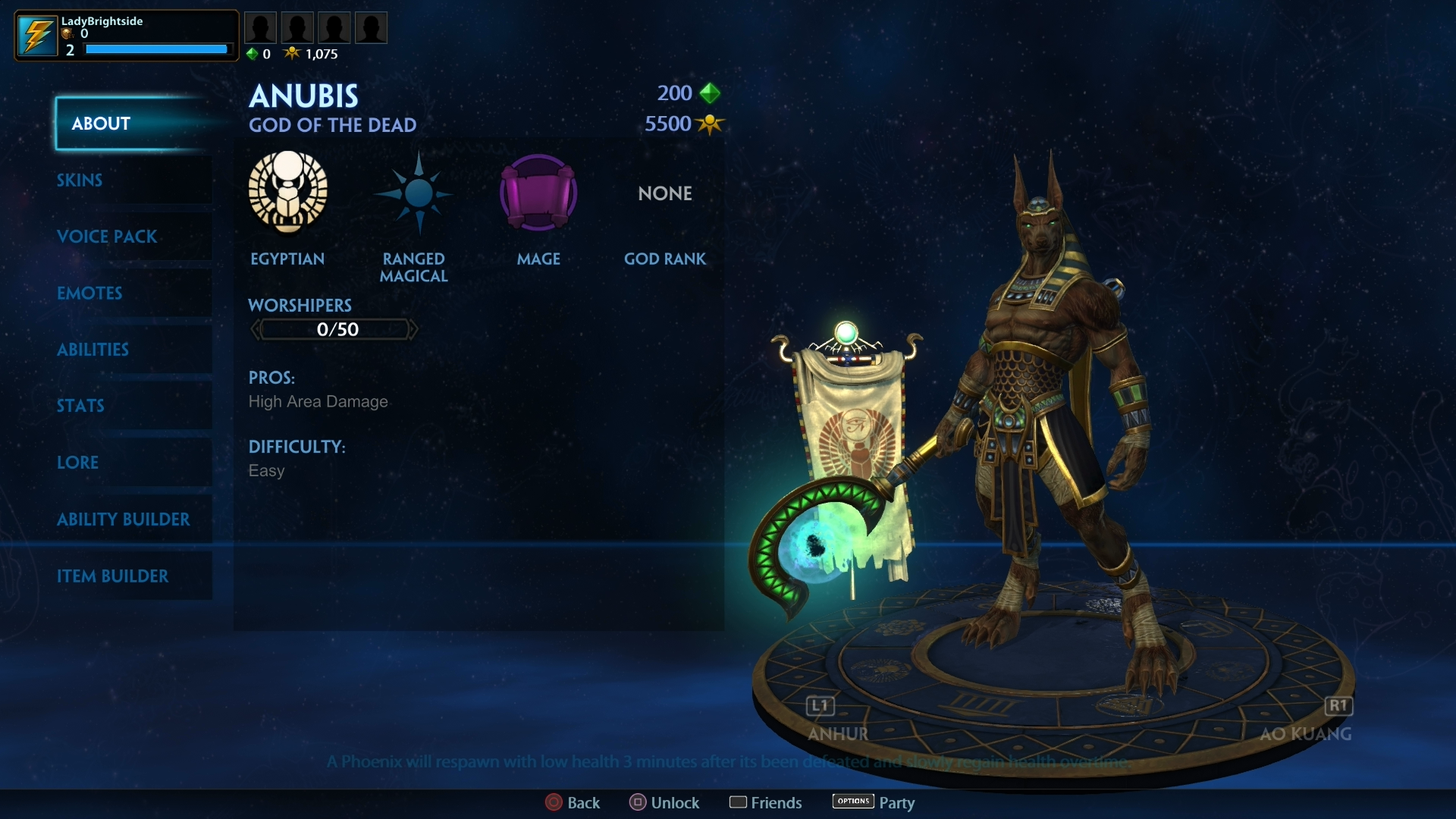Click the first empty party member slot

[x=261, y=27]
